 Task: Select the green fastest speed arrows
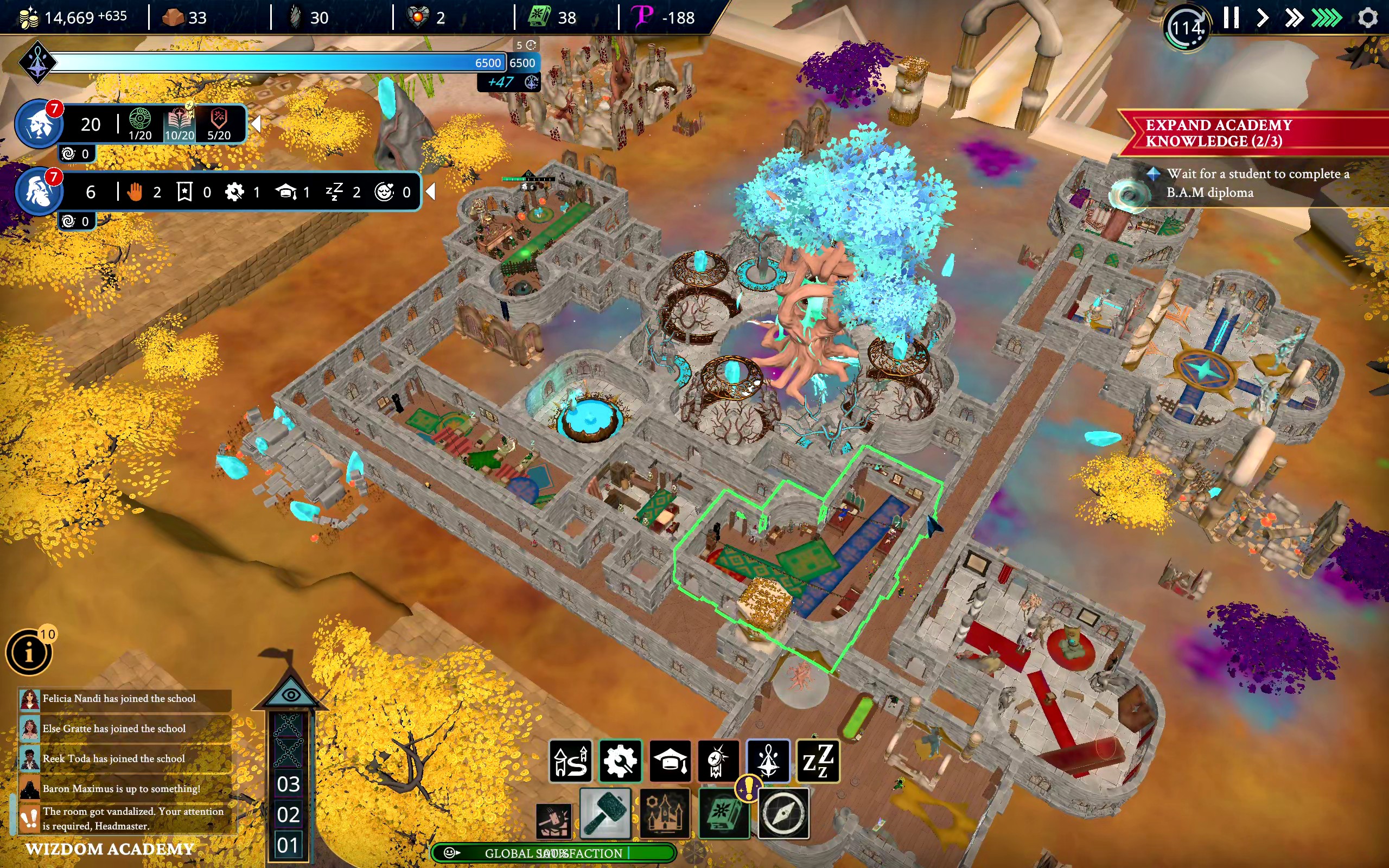tap(1326, 18)
